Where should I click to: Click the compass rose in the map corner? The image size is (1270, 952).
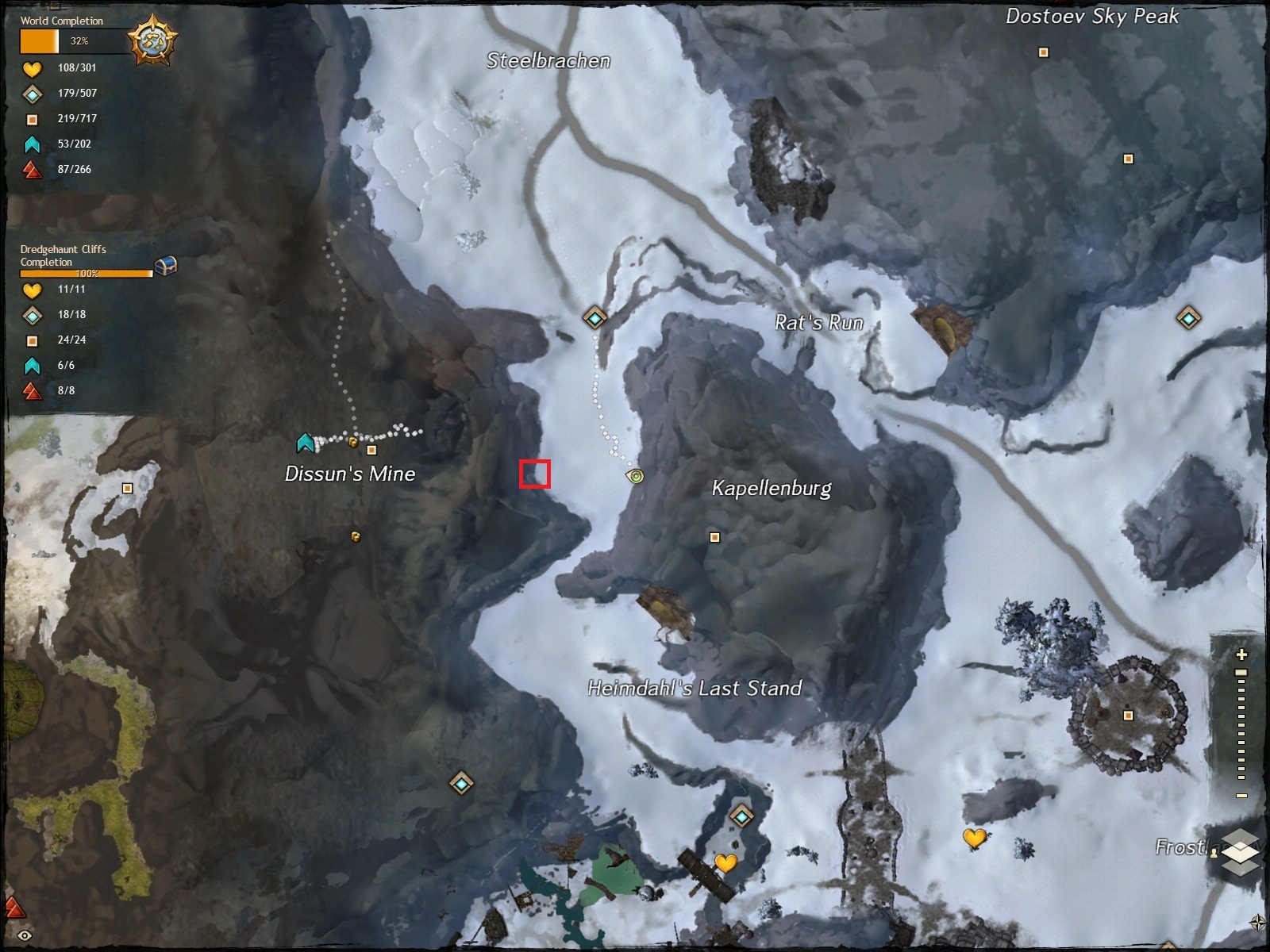tap(1257, 922)
